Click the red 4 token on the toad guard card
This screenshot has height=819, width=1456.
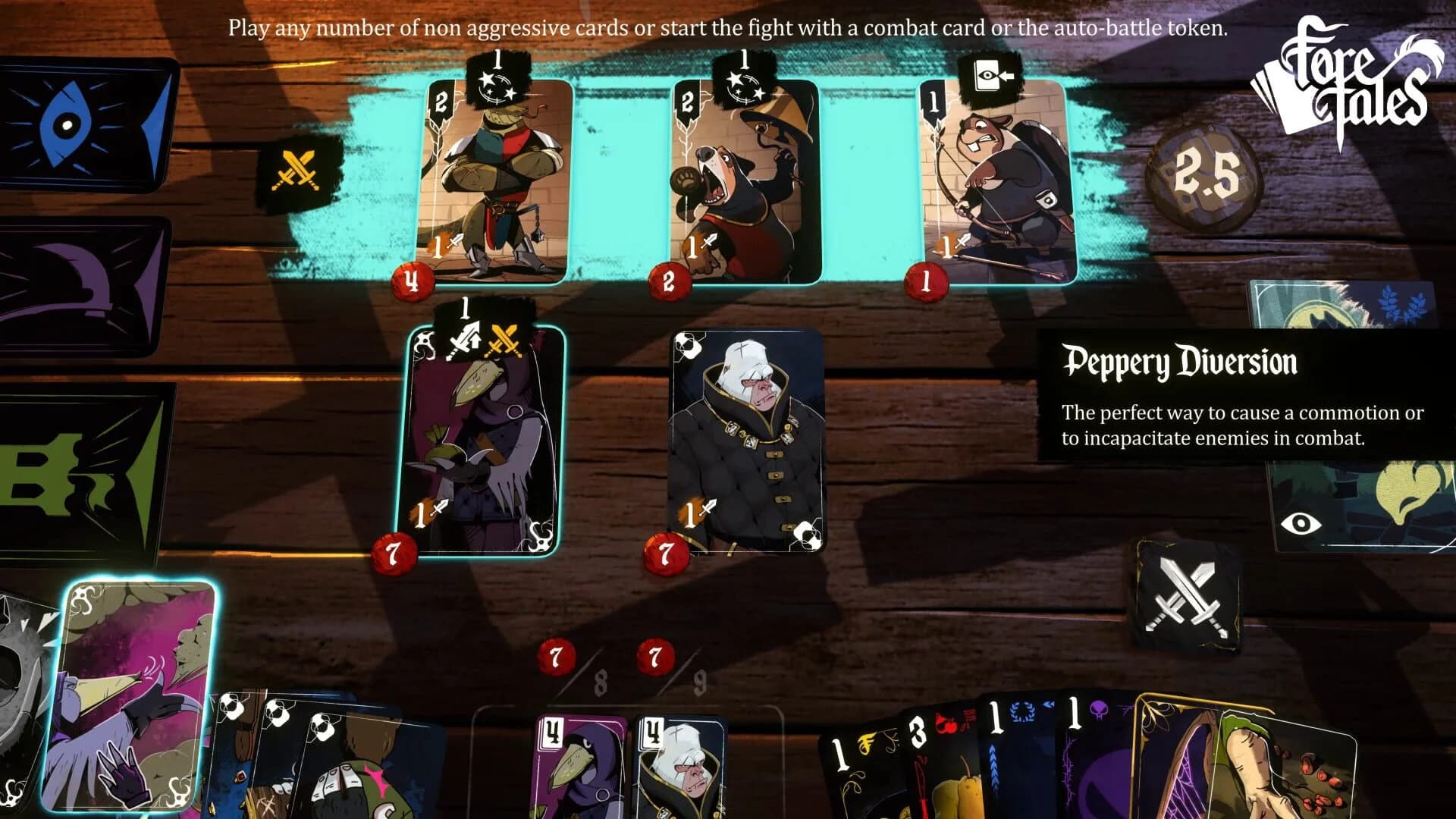(412, 281)
